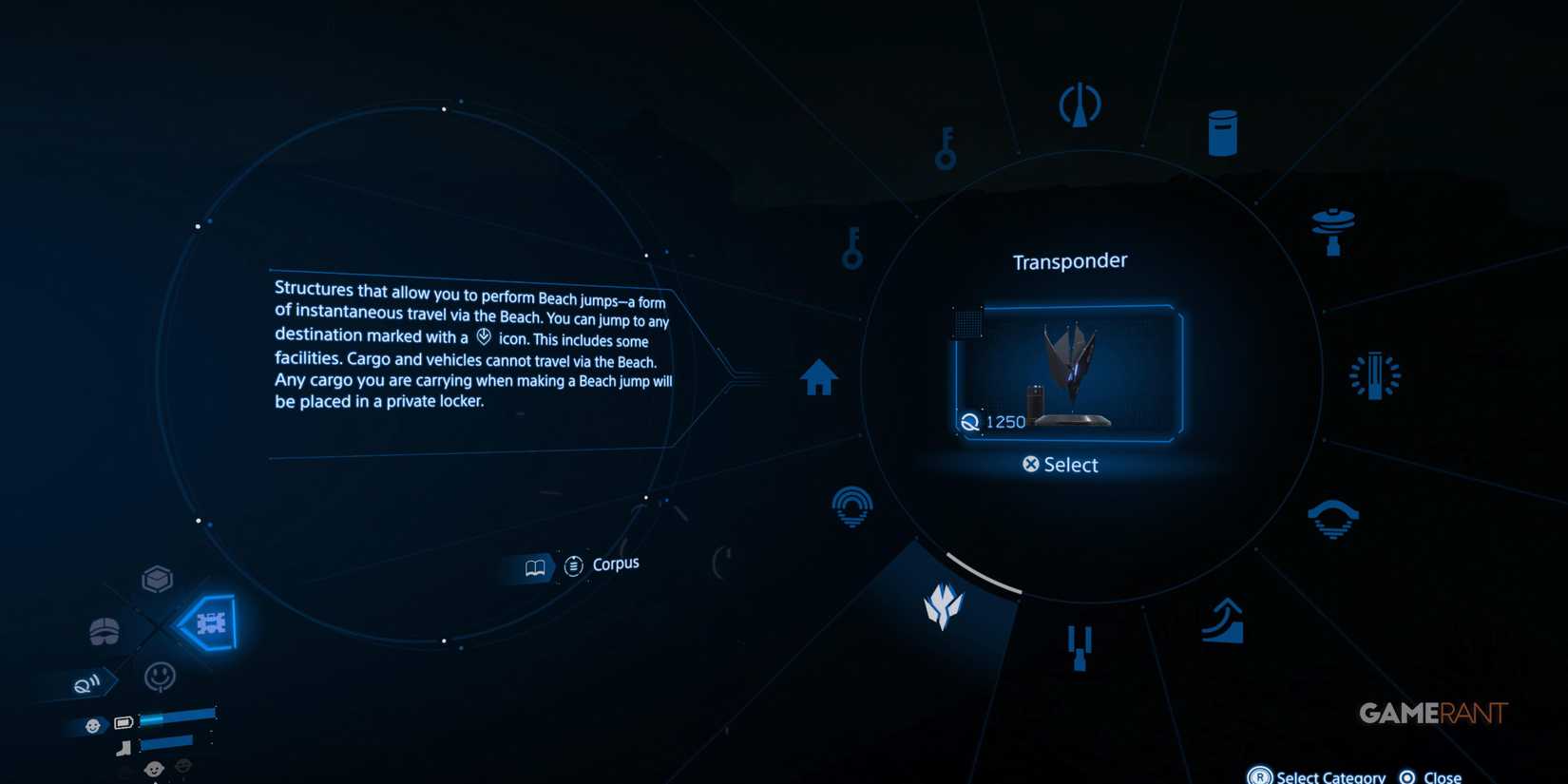Select the timefall shelter icon below Transponder
1568x784 pixels.
[1080, 646]
